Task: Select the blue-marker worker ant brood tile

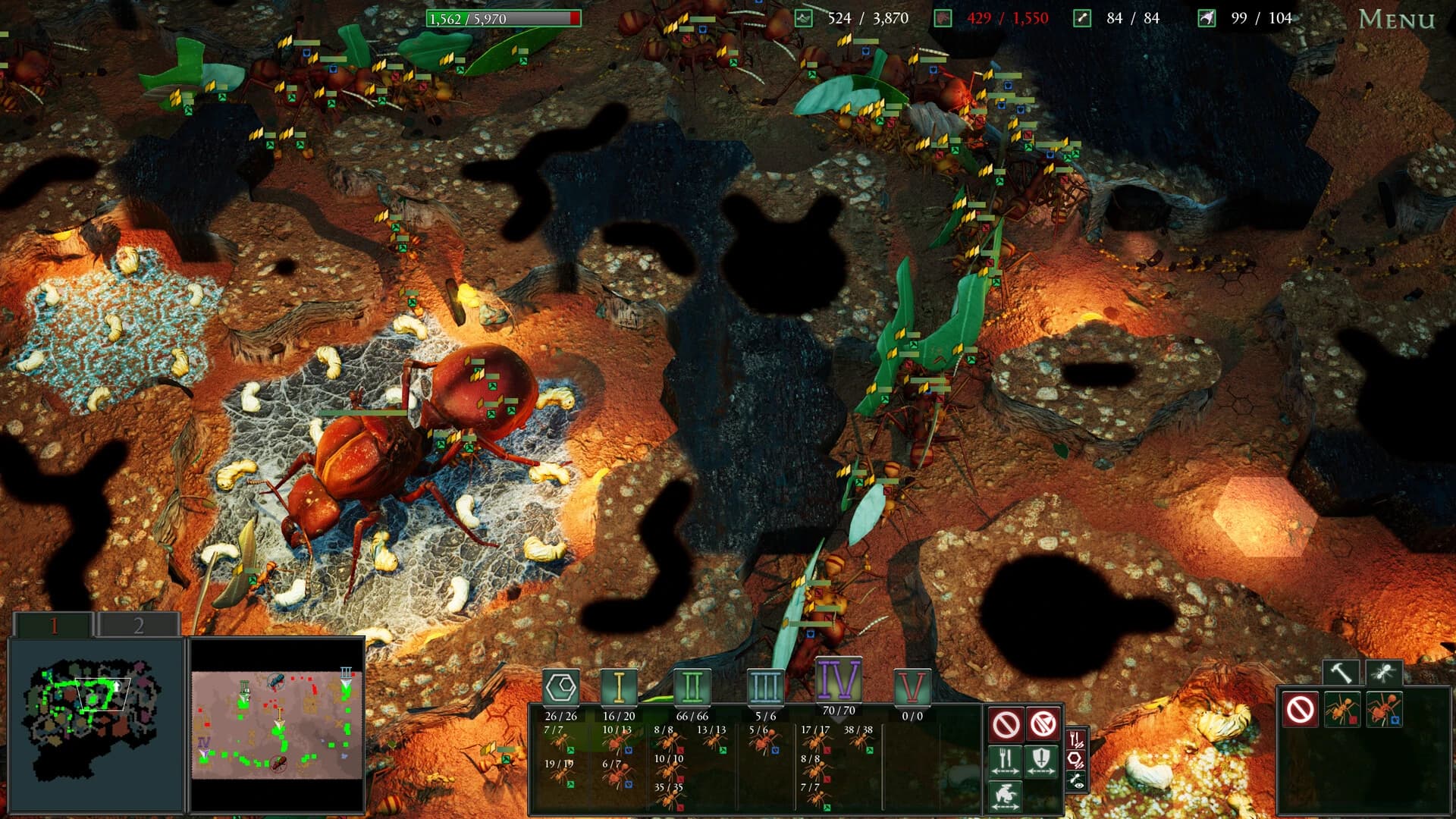Action: 1384,710
